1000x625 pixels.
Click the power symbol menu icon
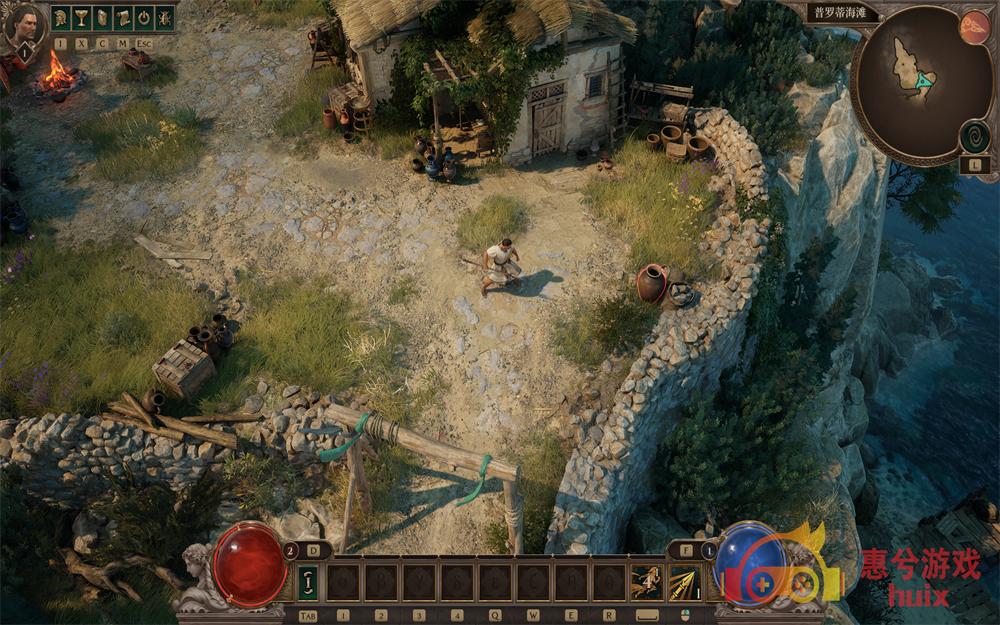(x=143, y=18)
